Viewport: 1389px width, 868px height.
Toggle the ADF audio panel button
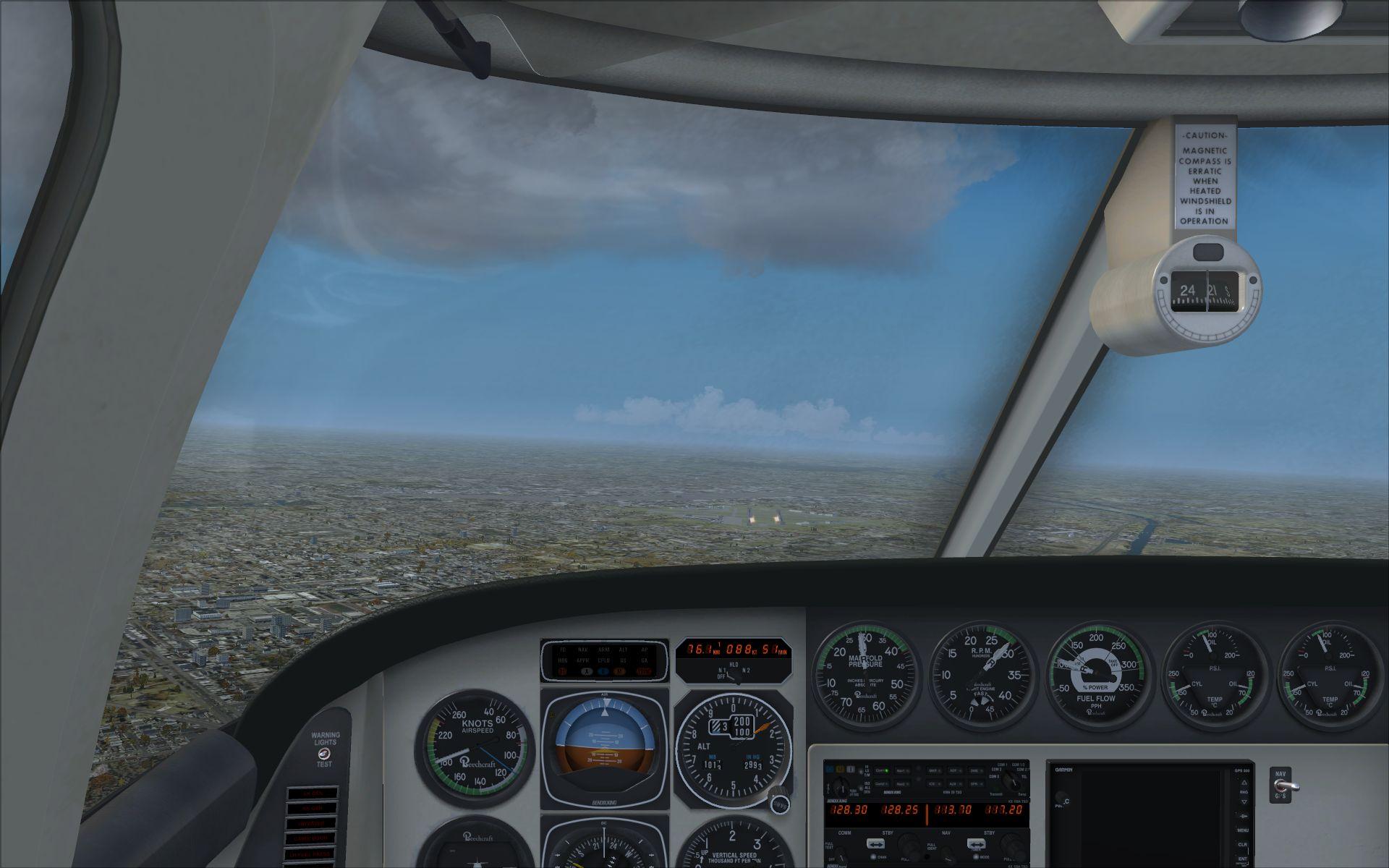point(953,770)
